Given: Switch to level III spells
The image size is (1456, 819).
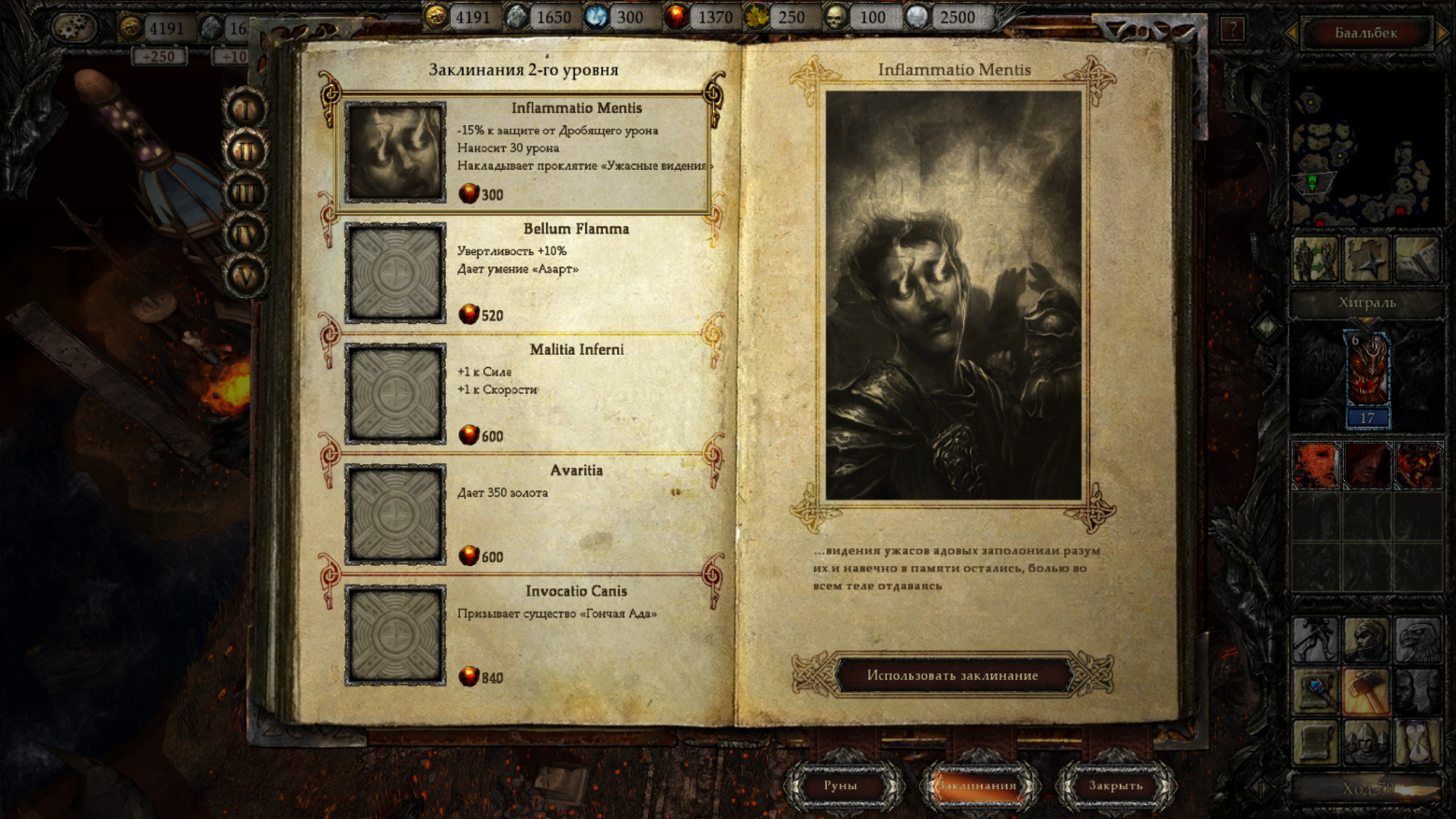Looking at the screenshot, I should click(245, 193).
